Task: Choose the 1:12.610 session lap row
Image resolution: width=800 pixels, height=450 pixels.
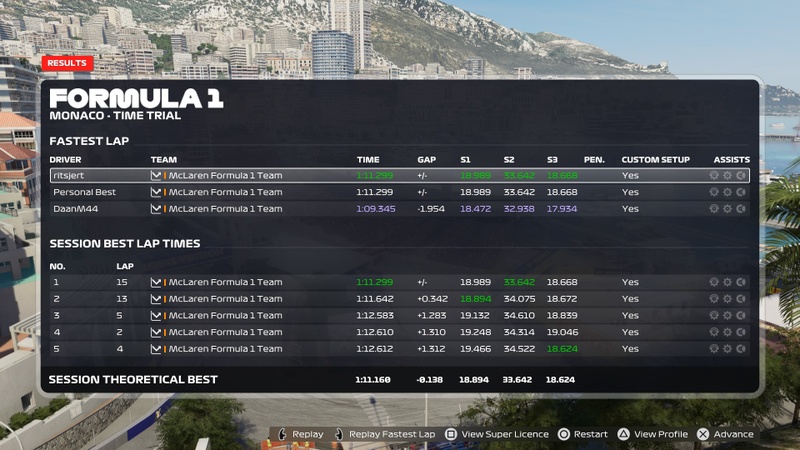Action: point(400,332)
